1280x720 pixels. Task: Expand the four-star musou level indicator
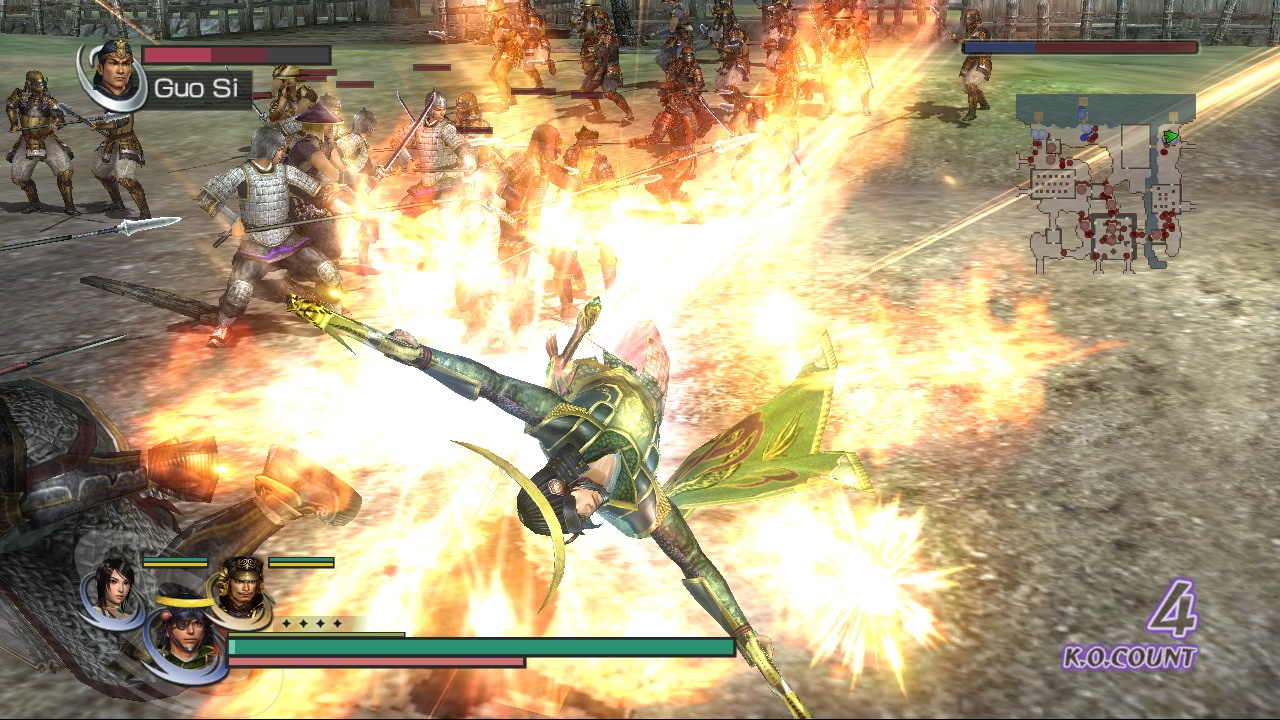click(311, 623)
